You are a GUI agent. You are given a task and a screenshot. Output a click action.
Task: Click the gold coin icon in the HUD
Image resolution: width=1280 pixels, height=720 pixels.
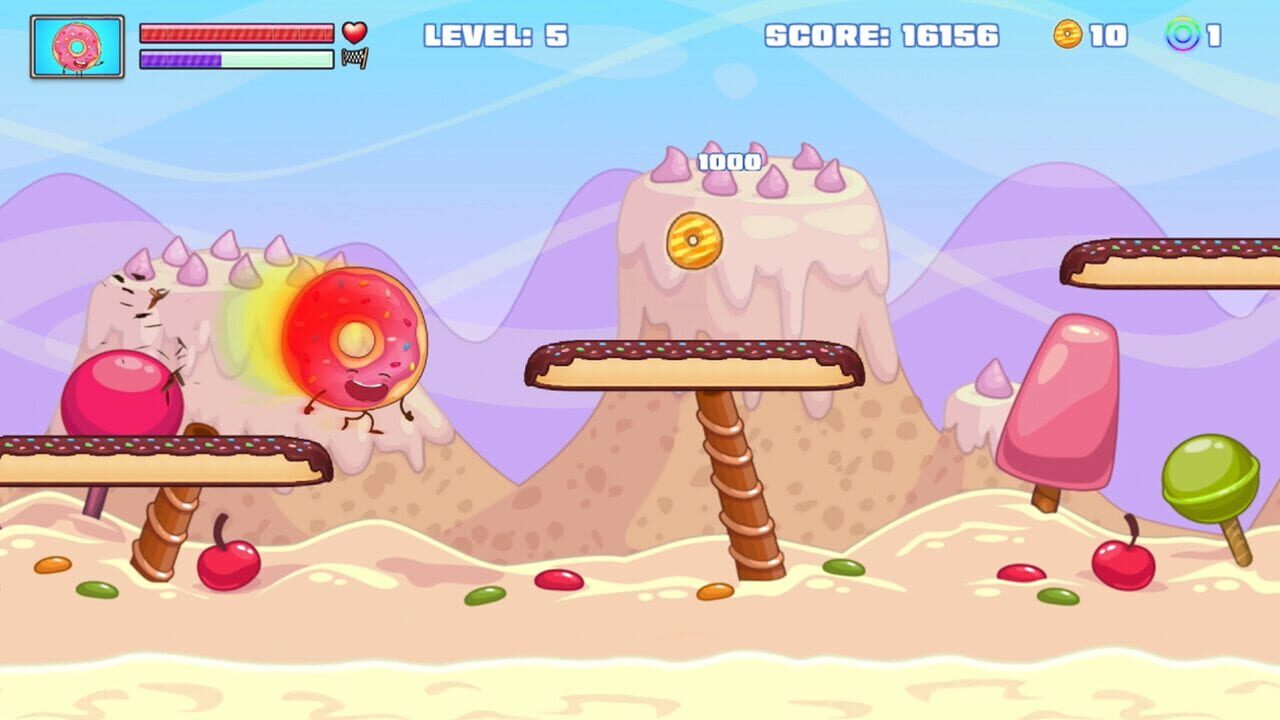pos(1068,32)
